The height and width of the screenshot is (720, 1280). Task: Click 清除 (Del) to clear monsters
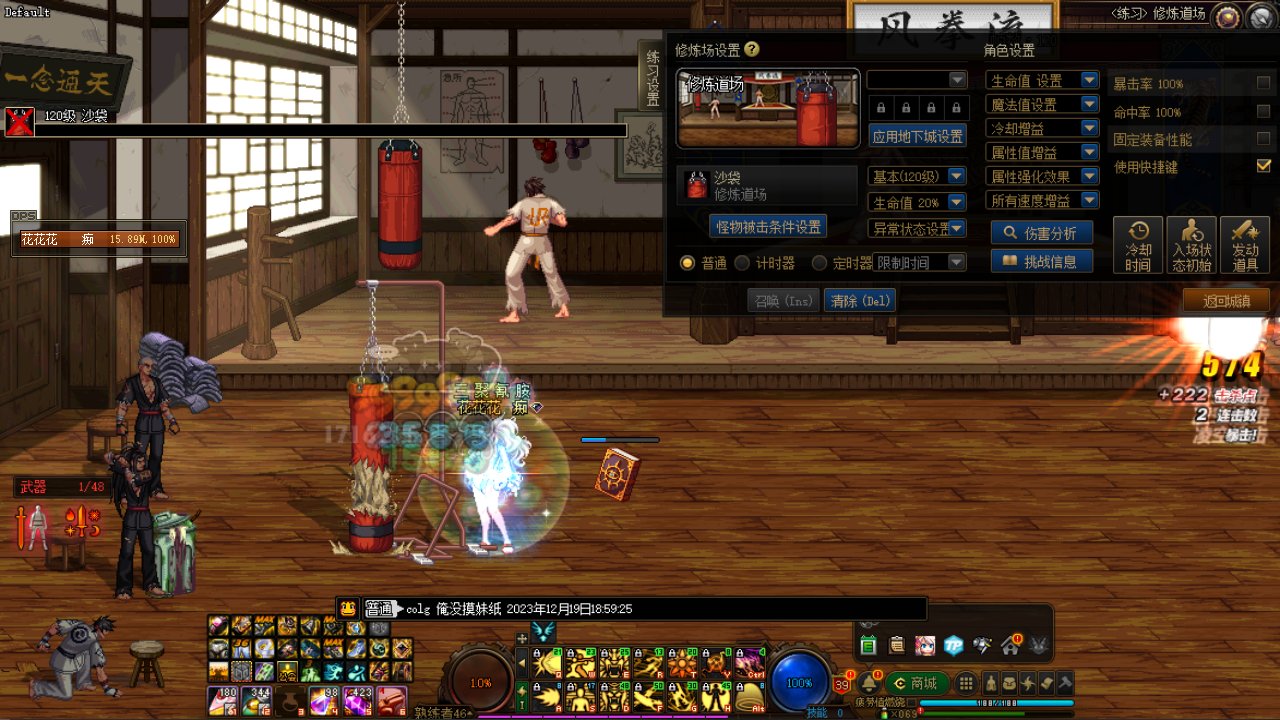point(859,300)
